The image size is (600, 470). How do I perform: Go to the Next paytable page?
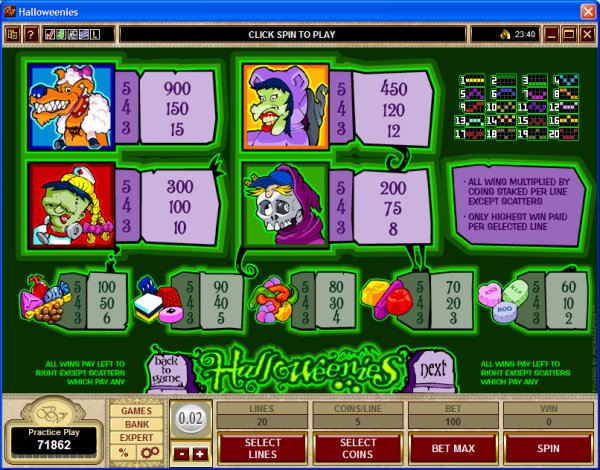pos(430,368)
